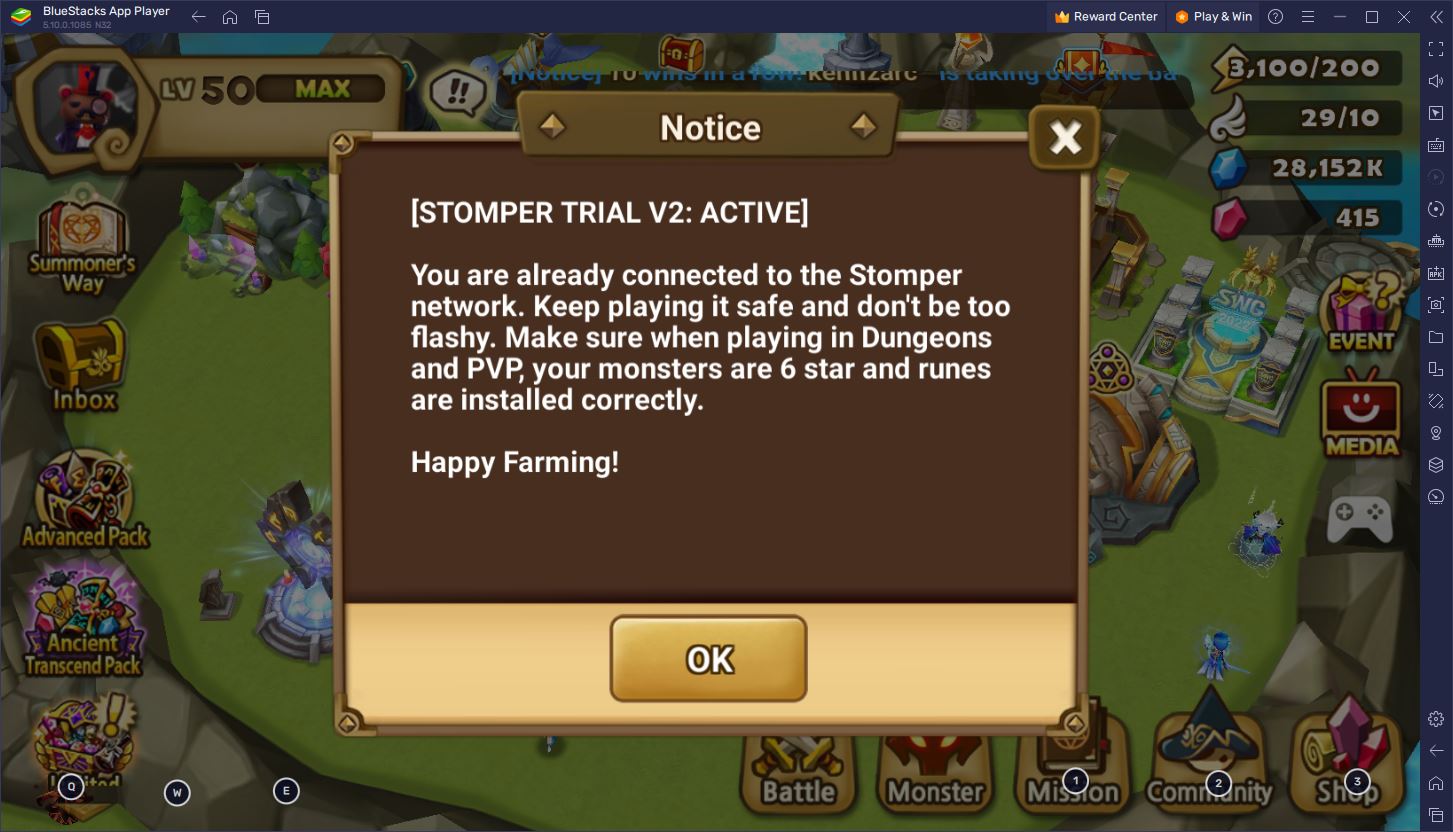Close the Notice dialog with X
The height and width of the screenshot is (832, 1453).
pos(1065,137)
